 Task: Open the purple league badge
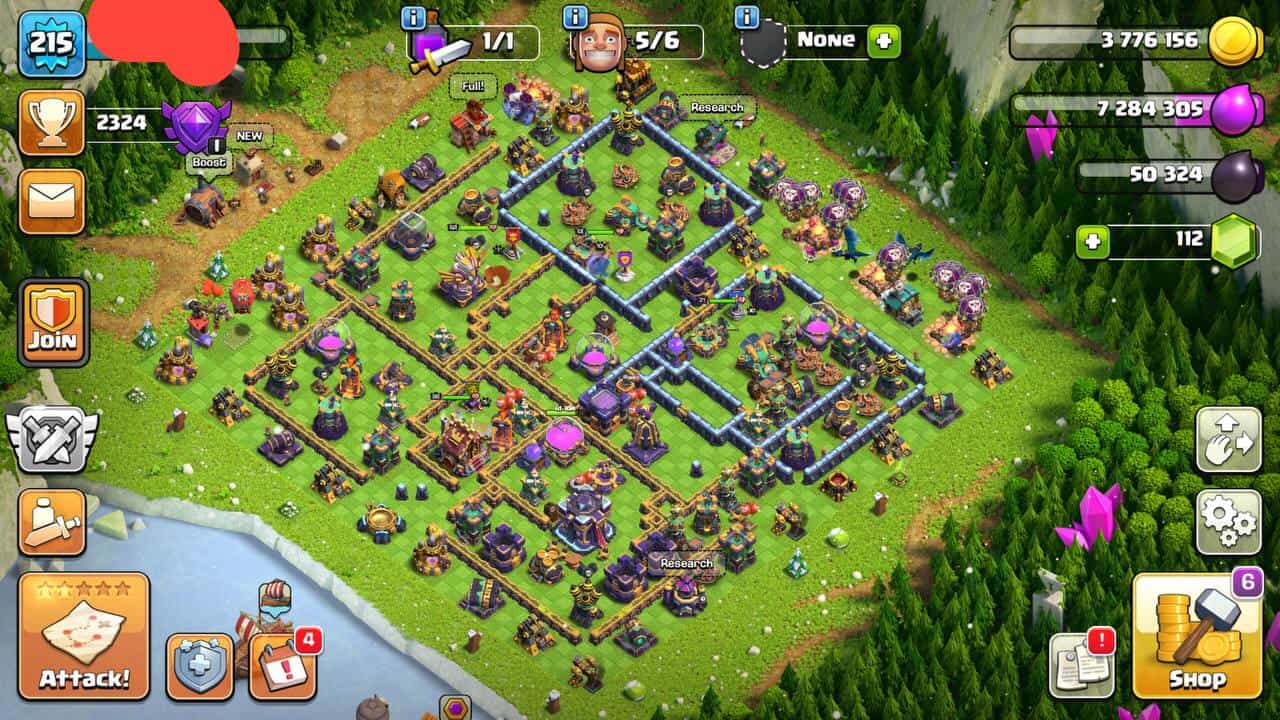(x=196, y=123)
